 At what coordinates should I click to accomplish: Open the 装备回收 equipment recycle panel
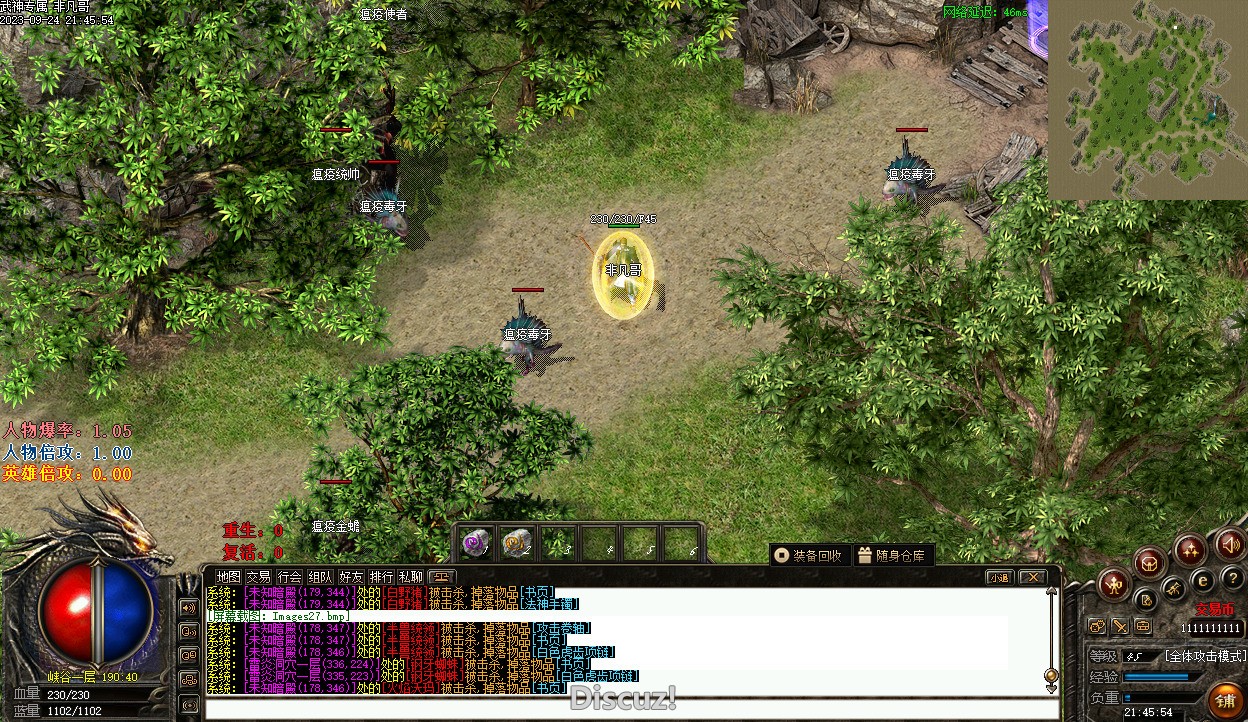pos(810,555)
